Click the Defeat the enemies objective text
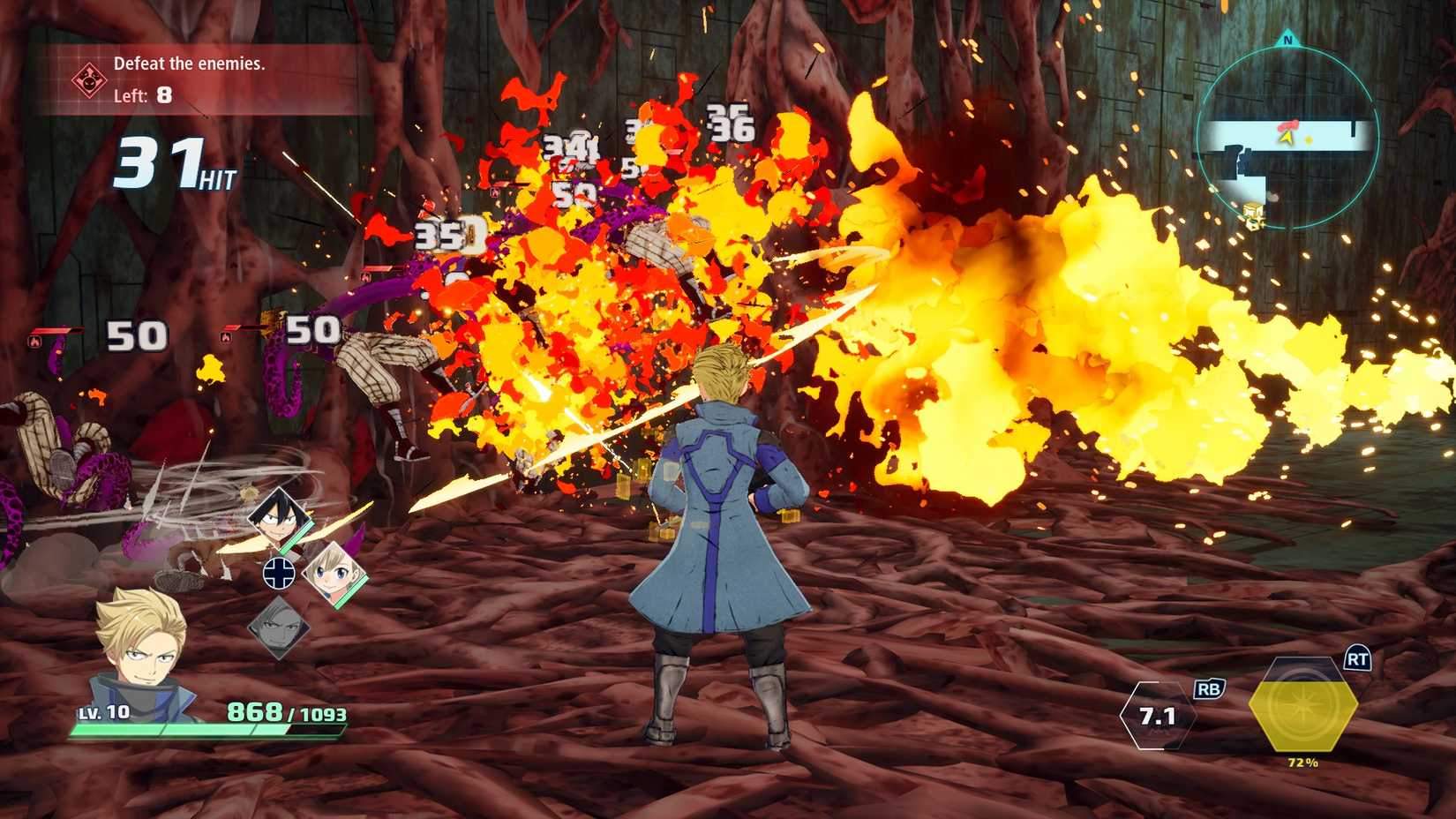 pos(191,64)
